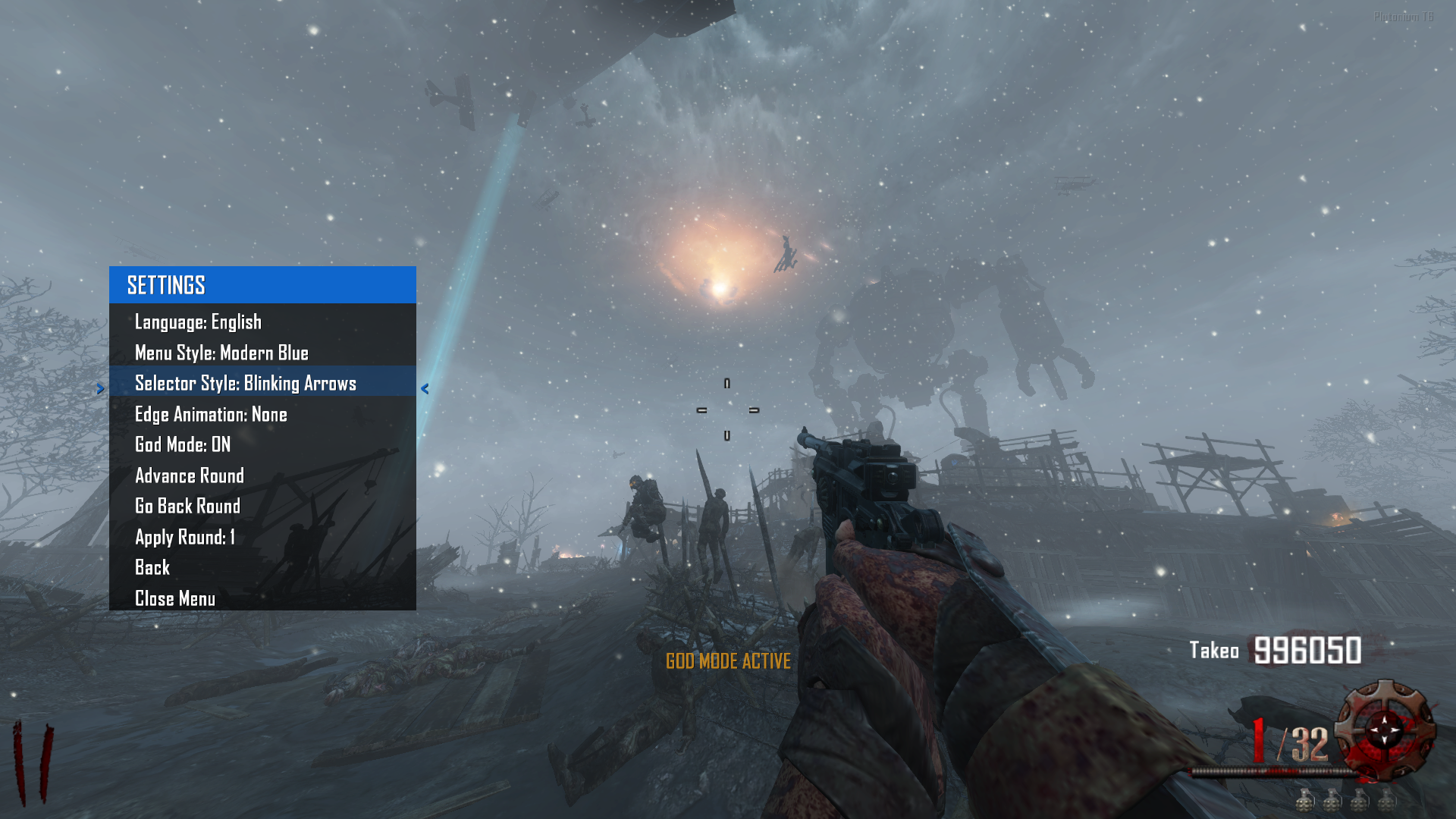Choose Advance Round in the settings menu
Image resolution: width=1456 pixels, height=819 pixels.
point(190,476)
